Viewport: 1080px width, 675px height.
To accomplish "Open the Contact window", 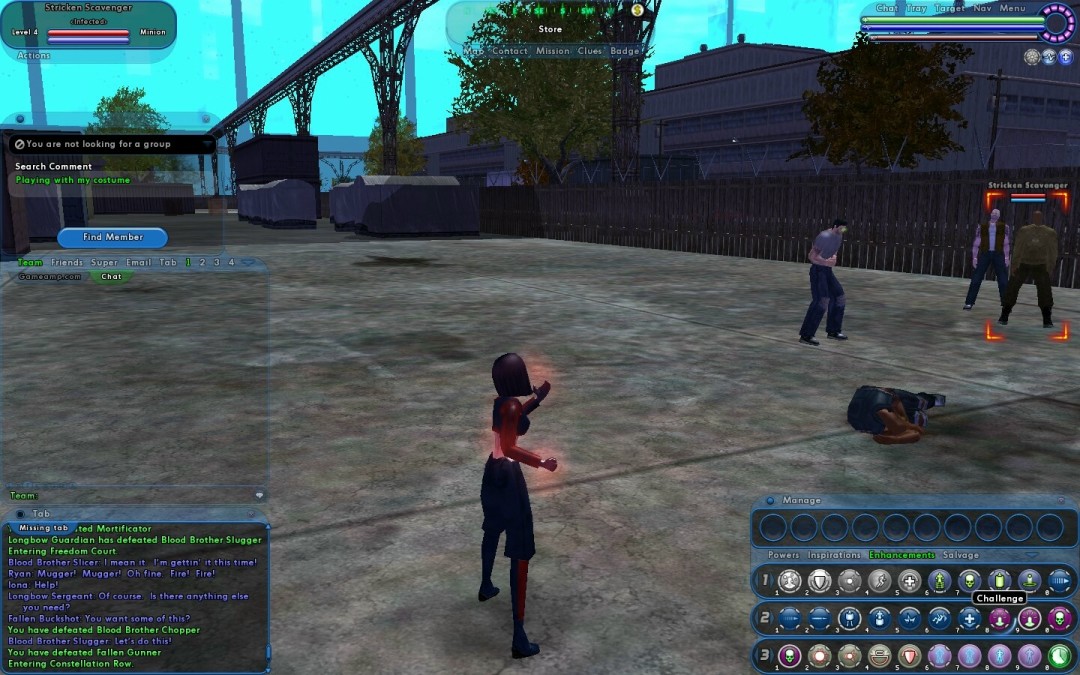I will (x=509, y=51).
